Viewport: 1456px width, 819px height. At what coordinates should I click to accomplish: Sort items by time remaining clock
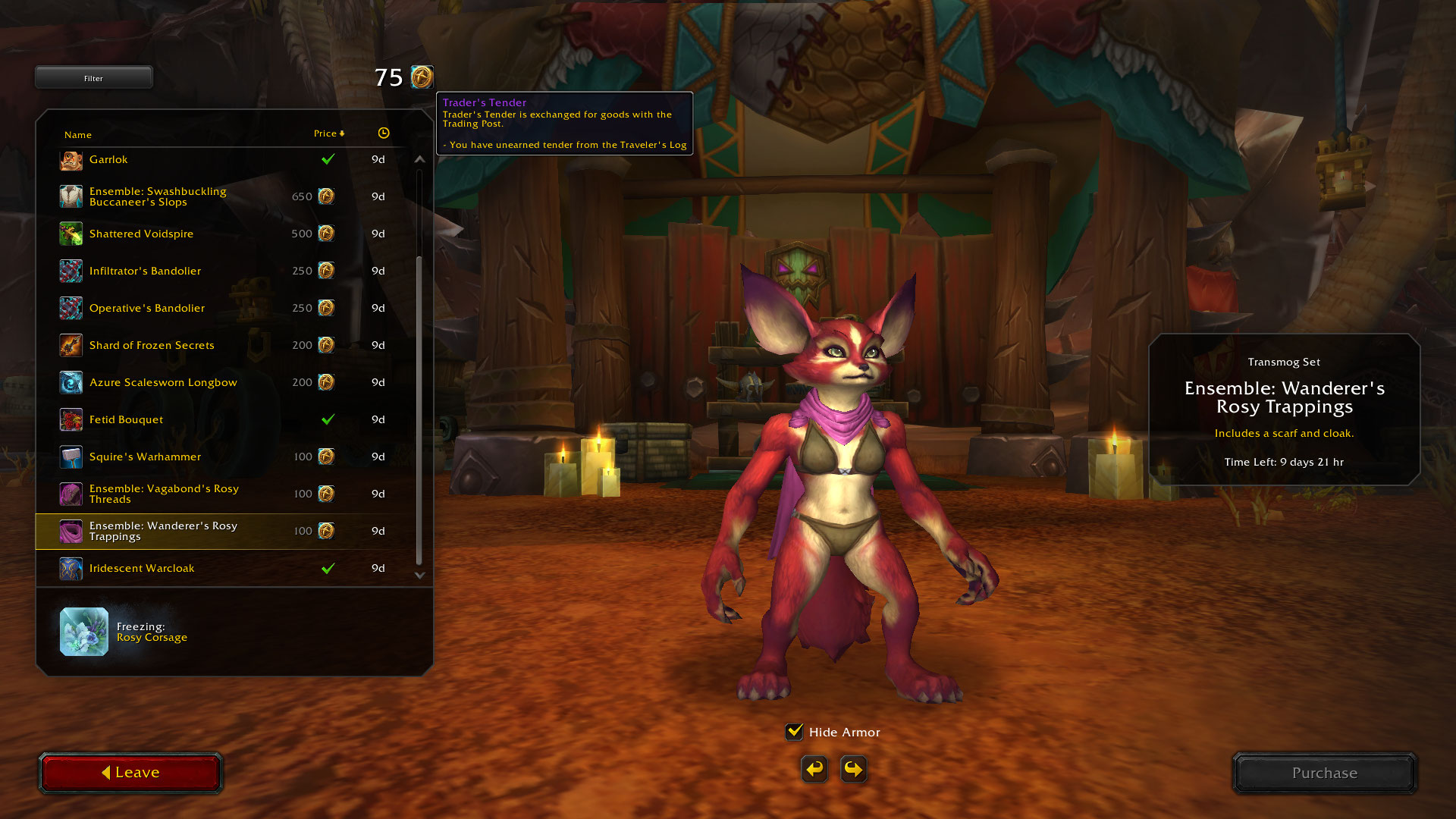[x=384, y=133]
